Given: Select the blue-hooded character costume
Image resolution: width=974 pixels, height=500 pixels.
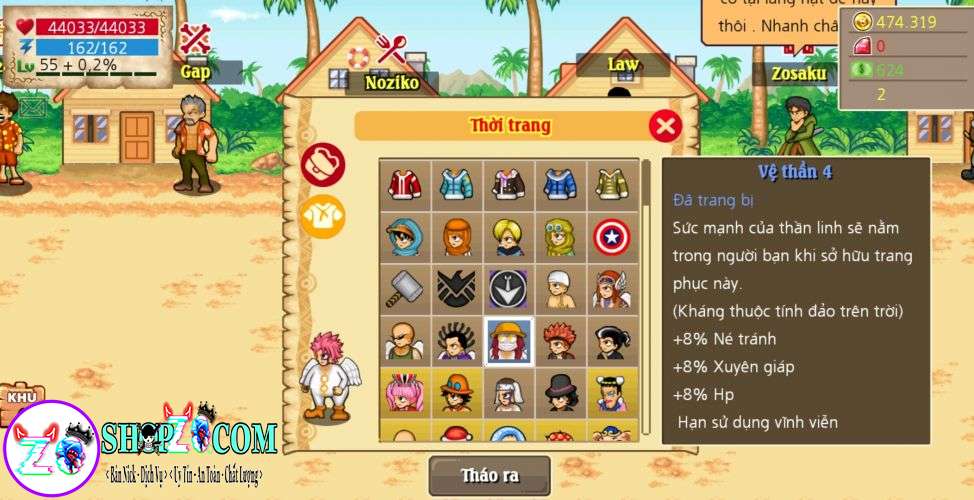Looking at the screenshot, I should coord(404,237).
